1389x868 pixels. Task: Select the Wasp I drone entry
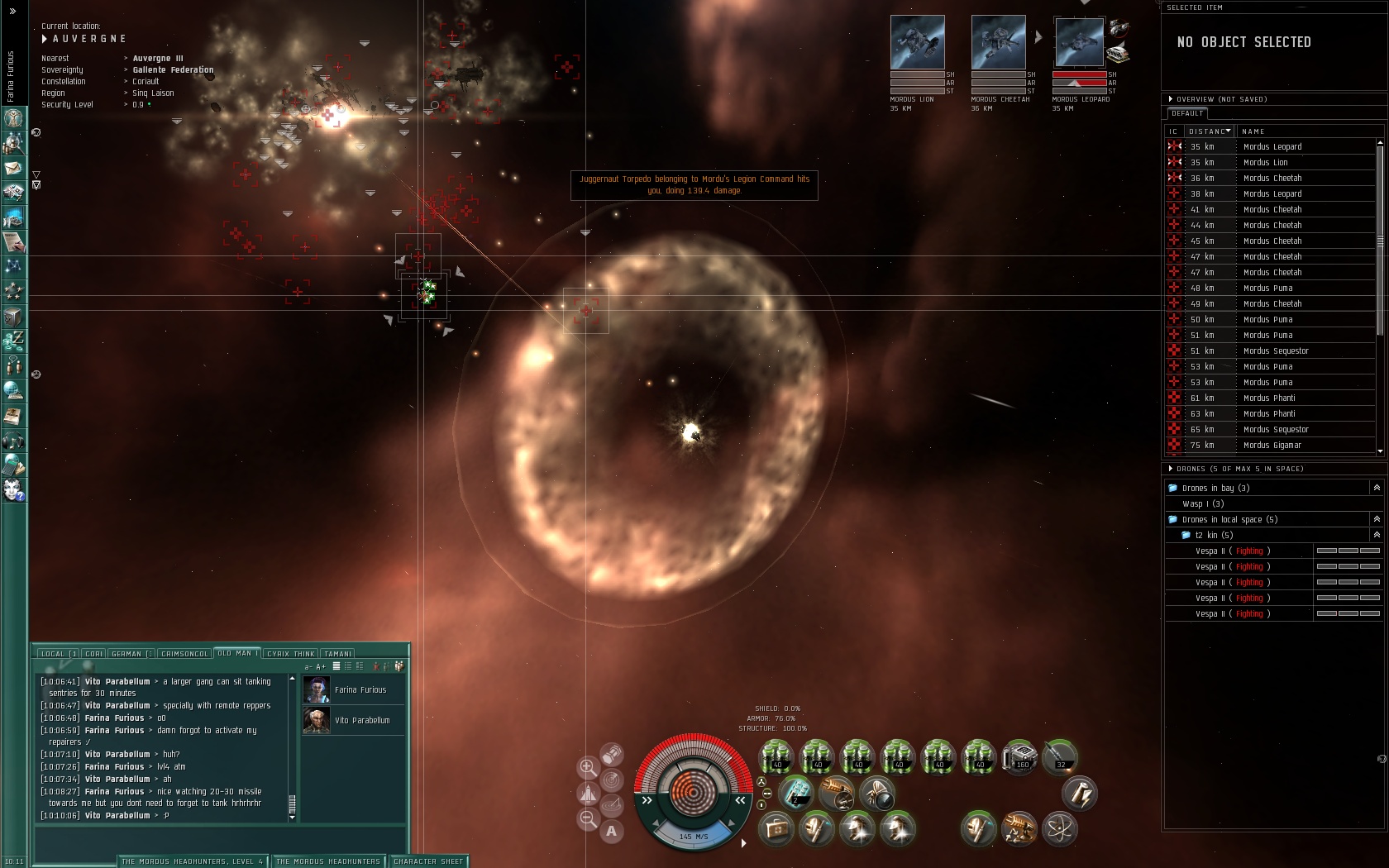[1203, 504]
